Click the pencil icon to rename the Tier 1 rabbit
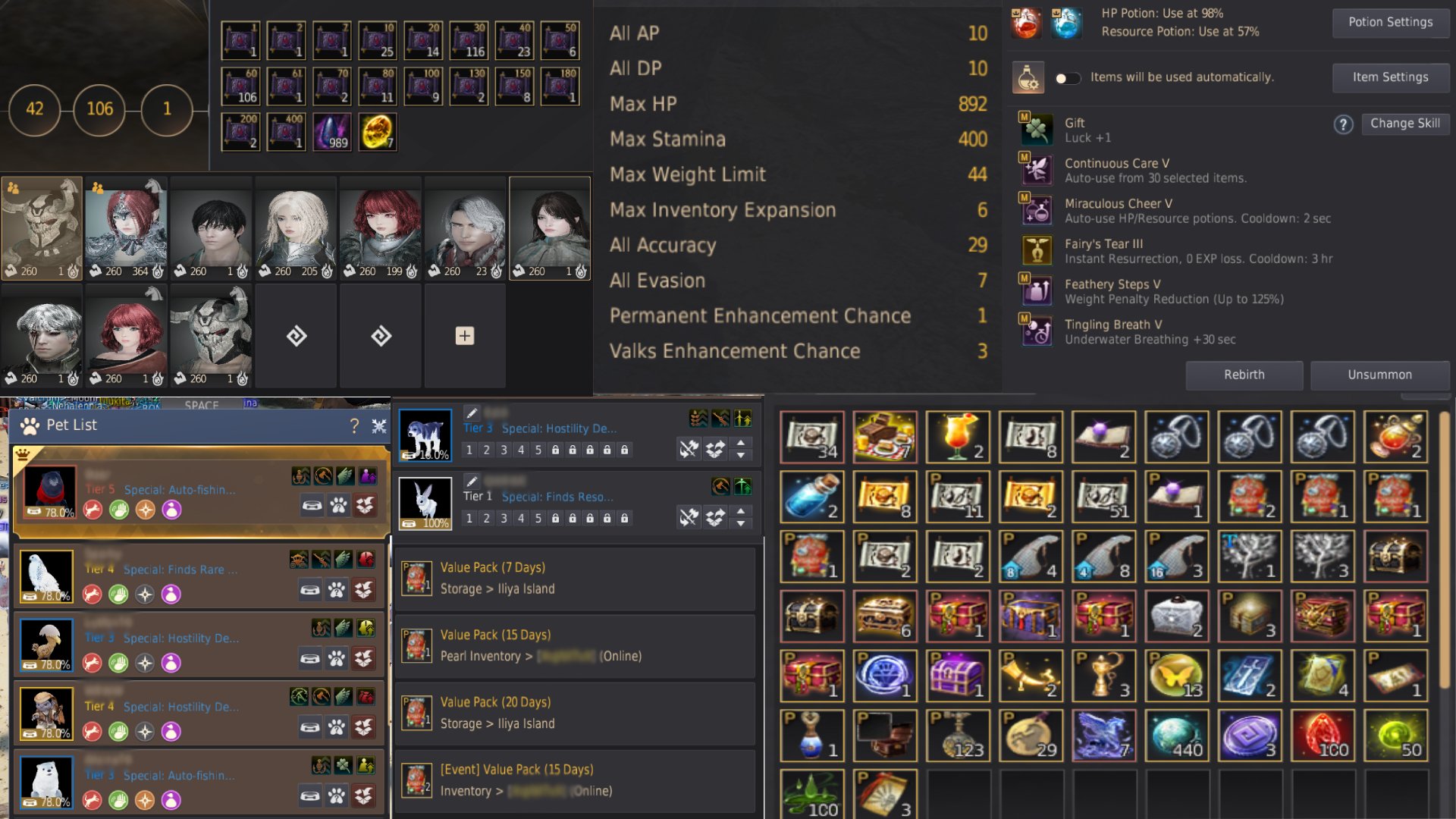Screen dimensions: 1456x819 [x=472, y=480]
